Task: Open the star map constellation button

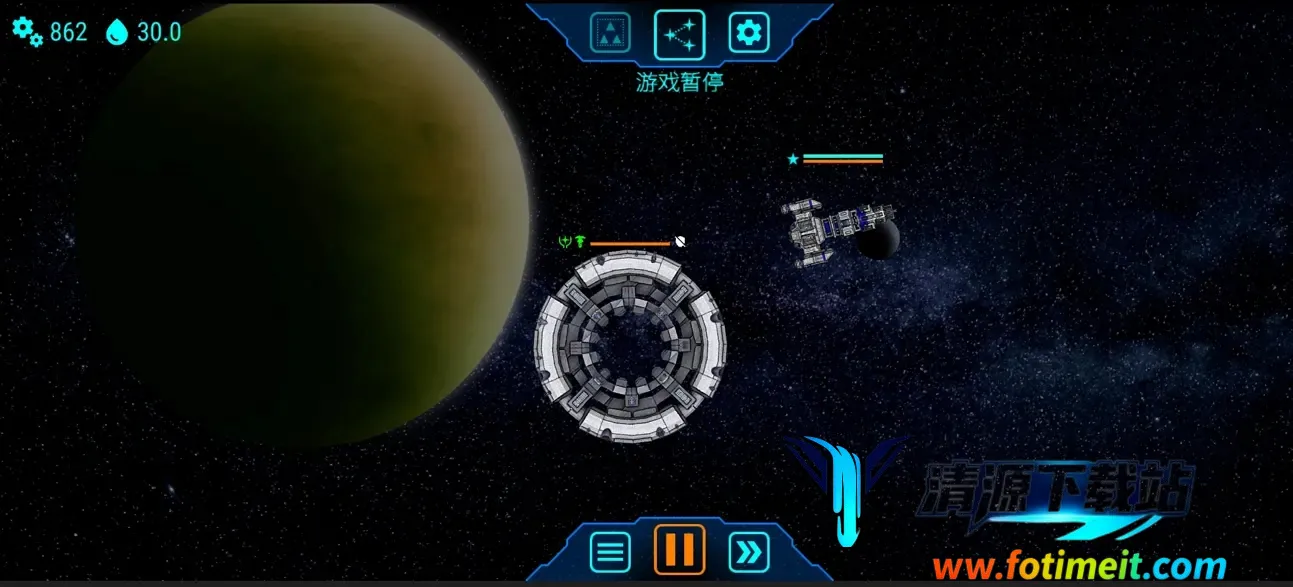Action: (679, 34)
